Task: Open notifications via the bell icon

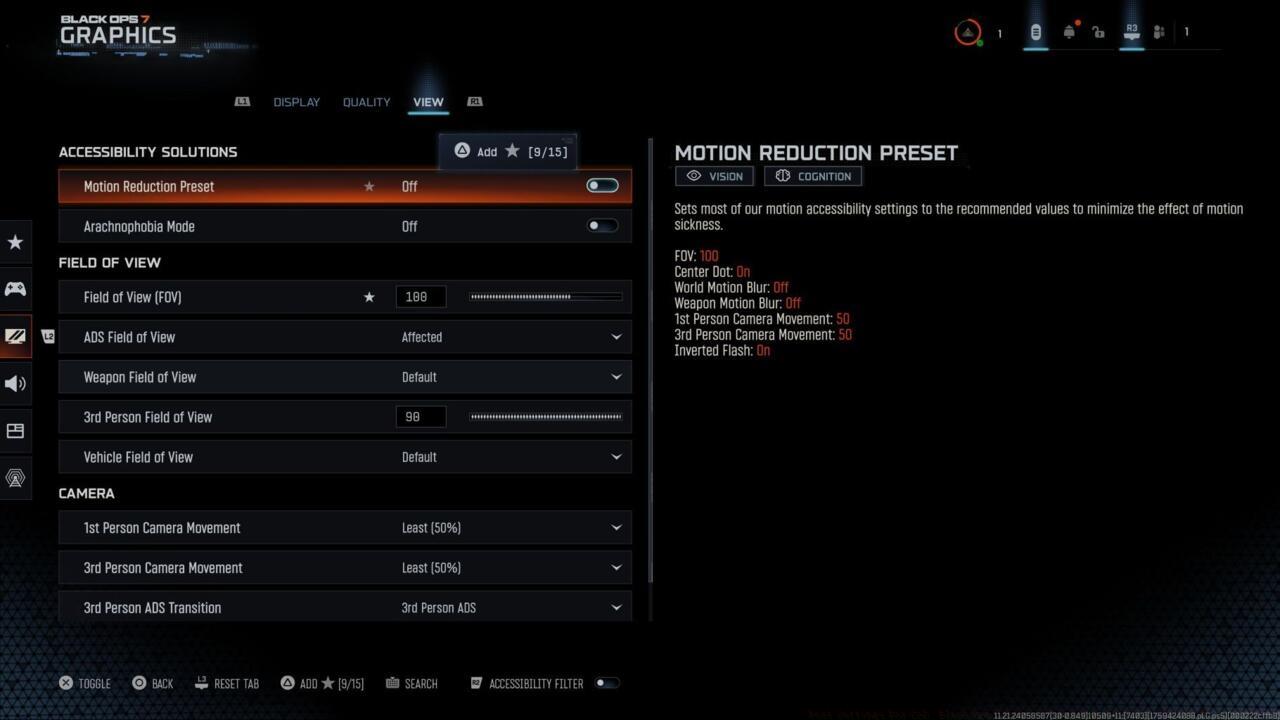Action: [x=1069, y=31]
